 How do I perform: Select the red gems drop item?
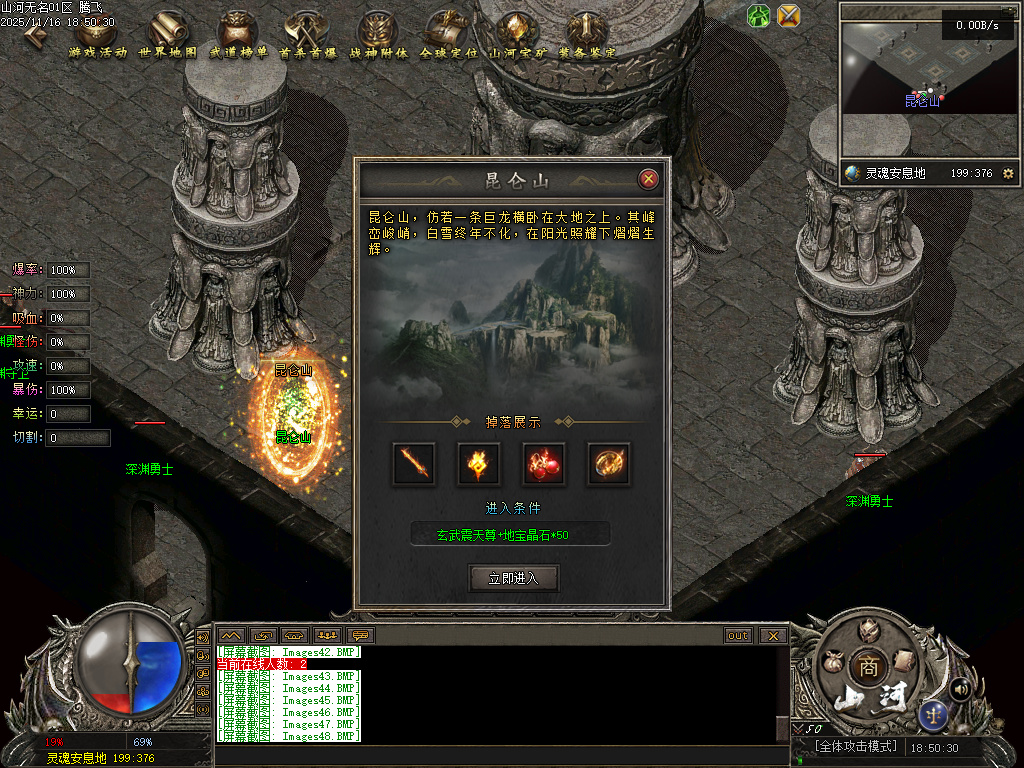[x=544, y=463]
